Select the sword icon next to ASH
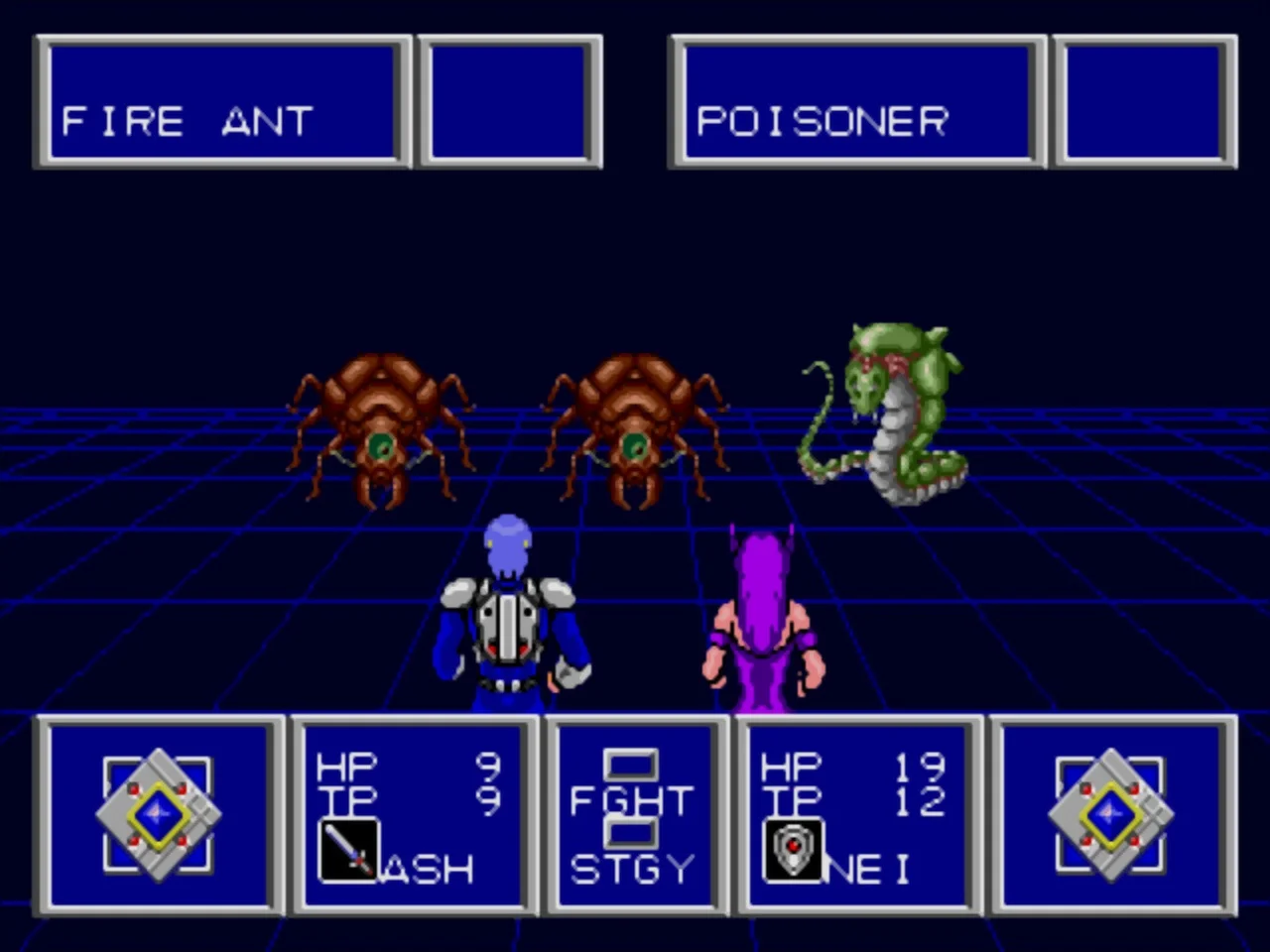The image size is (1270, 952). [x=349, y=851]
